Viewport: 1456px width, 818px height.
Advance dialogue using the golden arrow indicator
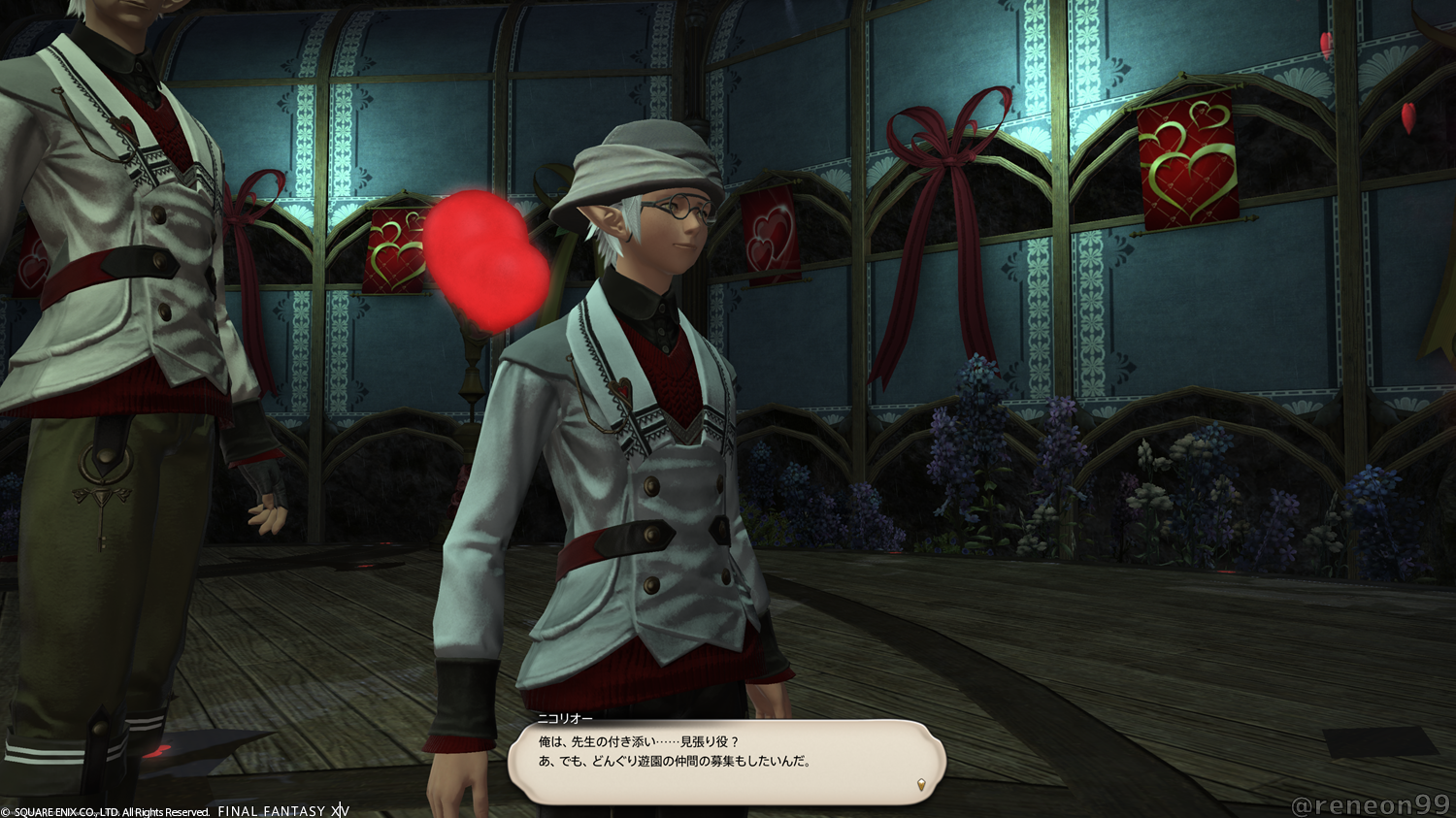pyautogui.click(x=921, y=784)
